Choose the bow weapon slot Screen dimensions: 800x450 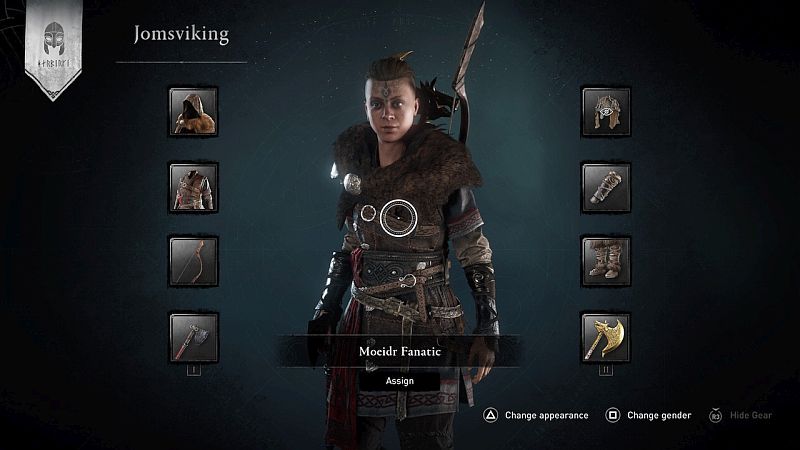[193, 262]
